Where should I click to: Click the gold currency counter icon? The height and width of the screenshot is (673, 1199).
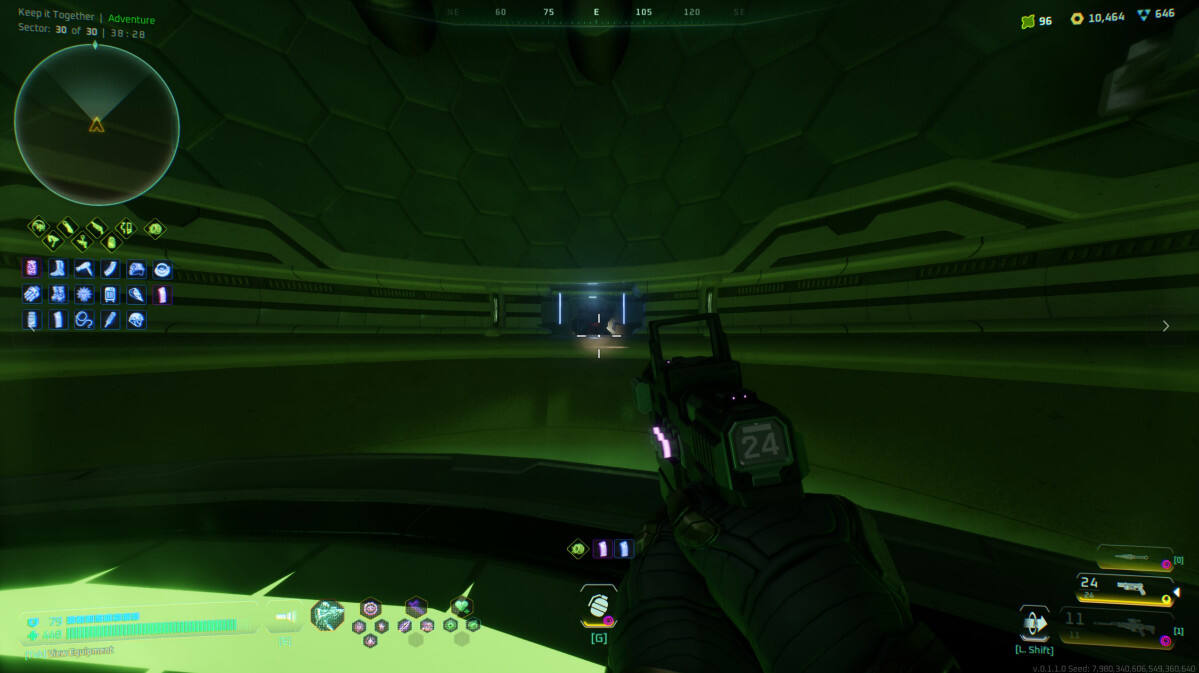pos(1076,18)
